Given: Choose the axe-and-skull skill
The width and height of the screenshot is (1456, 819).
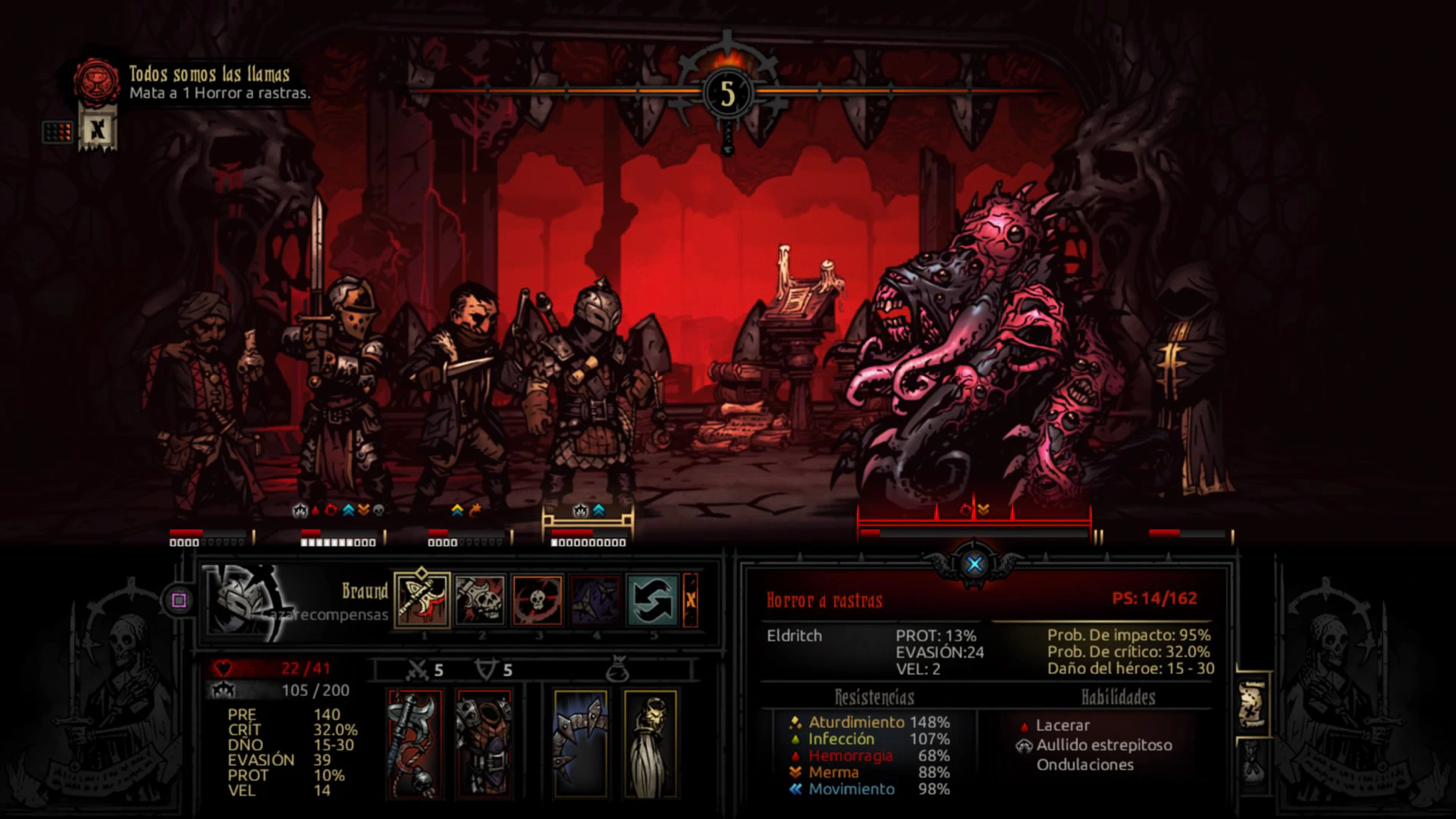Looking at the screenshot, I should coord(480,600).
